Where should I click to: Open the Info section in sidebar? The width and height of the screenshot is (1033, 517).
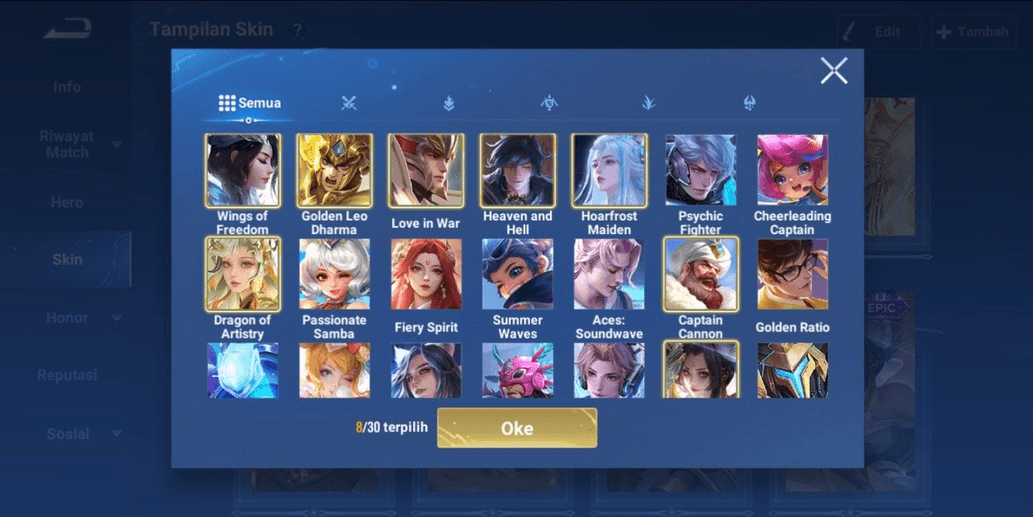67,87
